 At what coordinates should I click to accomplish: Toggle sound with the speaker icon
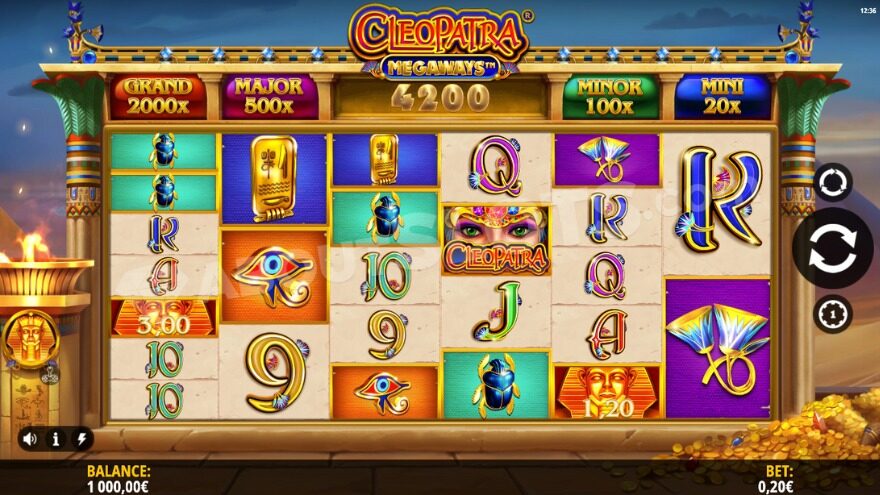click(30, 438)
